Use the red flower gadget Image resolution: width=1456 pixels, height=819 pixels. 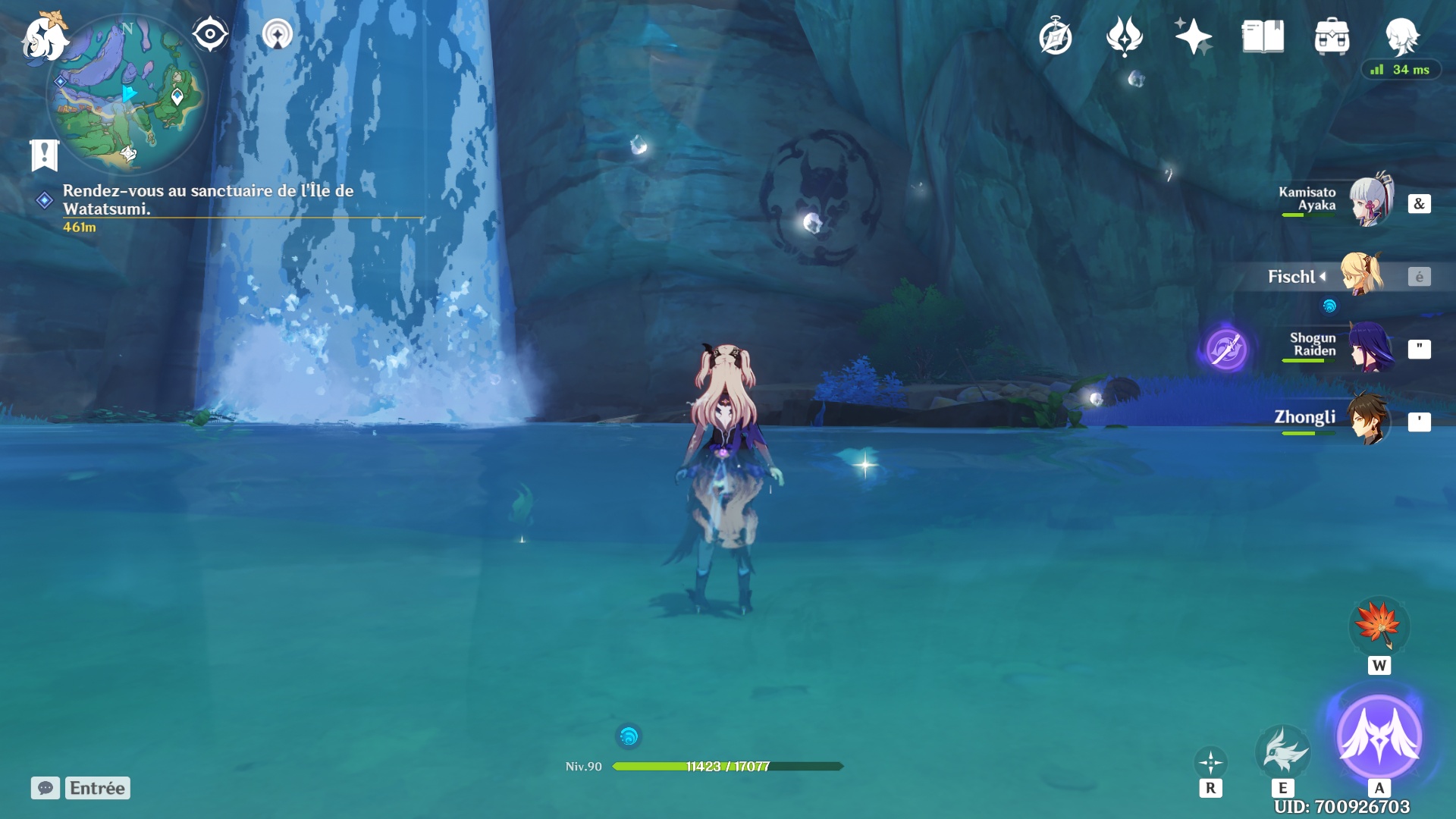click(x=1379, y=626)
